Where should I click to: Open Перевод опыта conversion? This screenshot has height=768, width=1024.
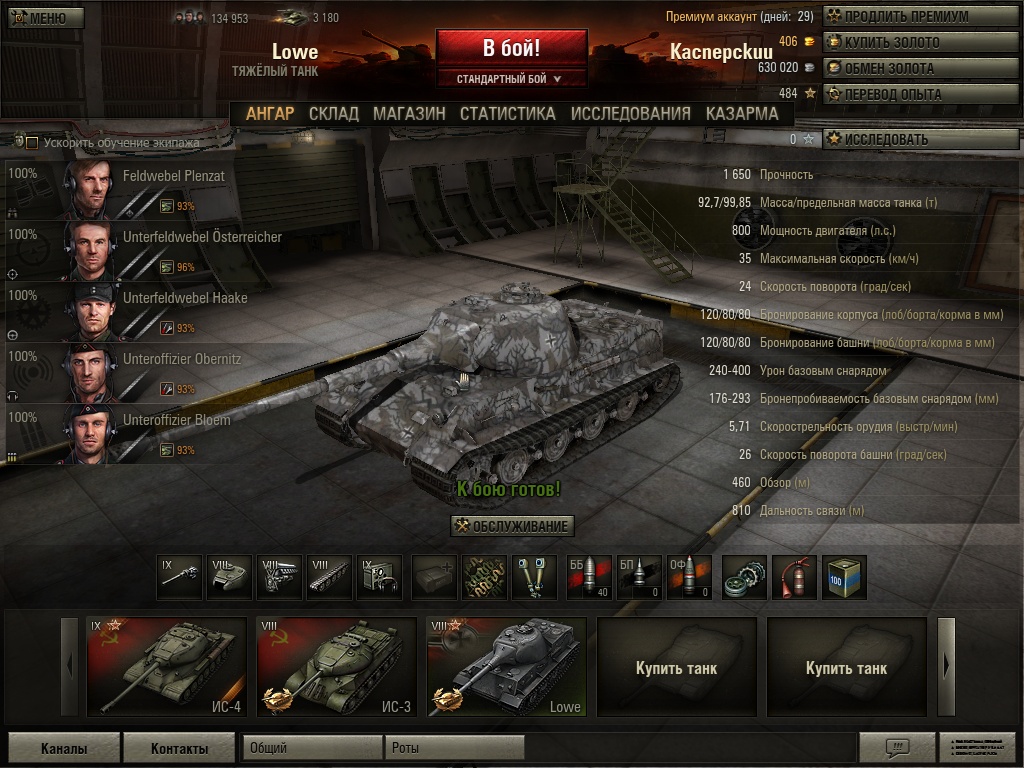pos(905,95)
